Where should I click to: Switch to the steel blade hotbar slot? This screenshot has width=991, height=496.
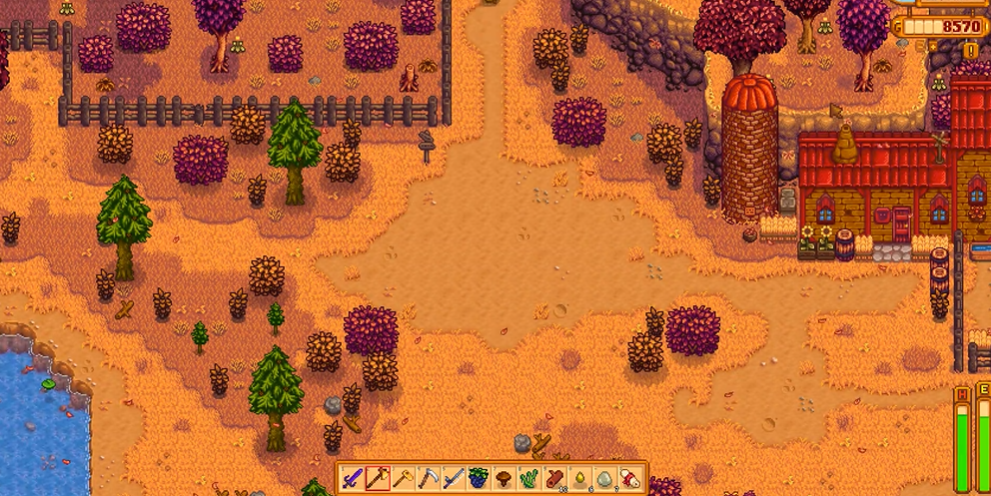pyautogui.click(x=454, y=478)
